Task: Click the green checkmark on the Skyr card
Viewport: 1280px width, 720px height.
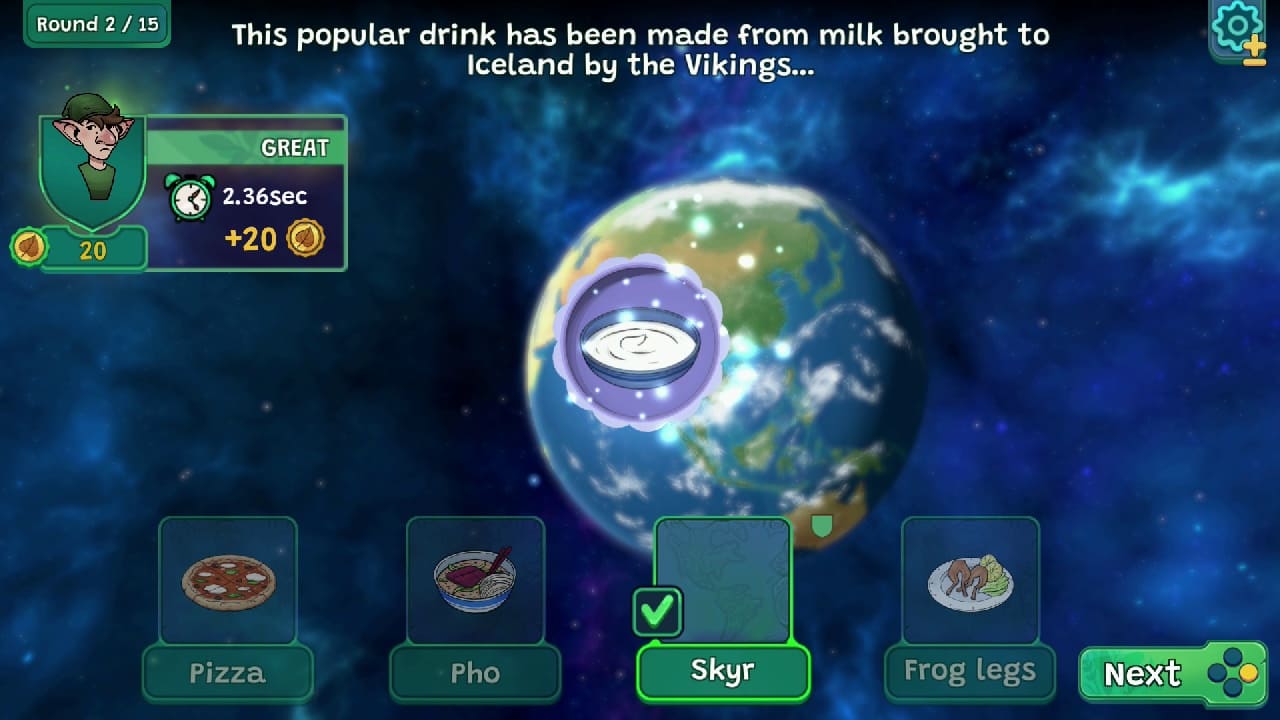Action: 658,609
